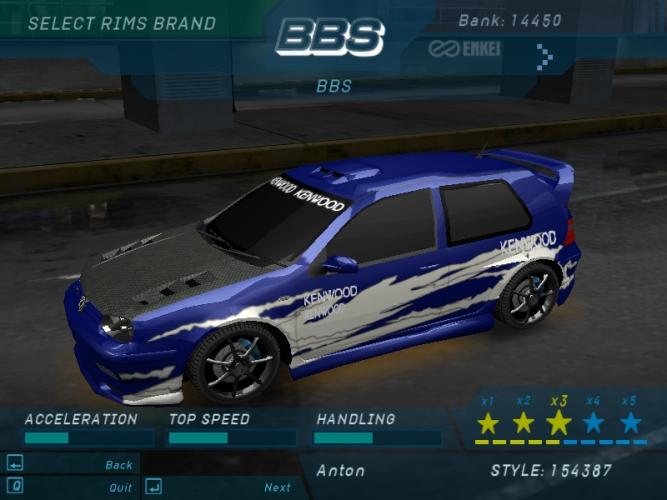Quit the rims brand menu
The image size is (667, 500).
120,488
